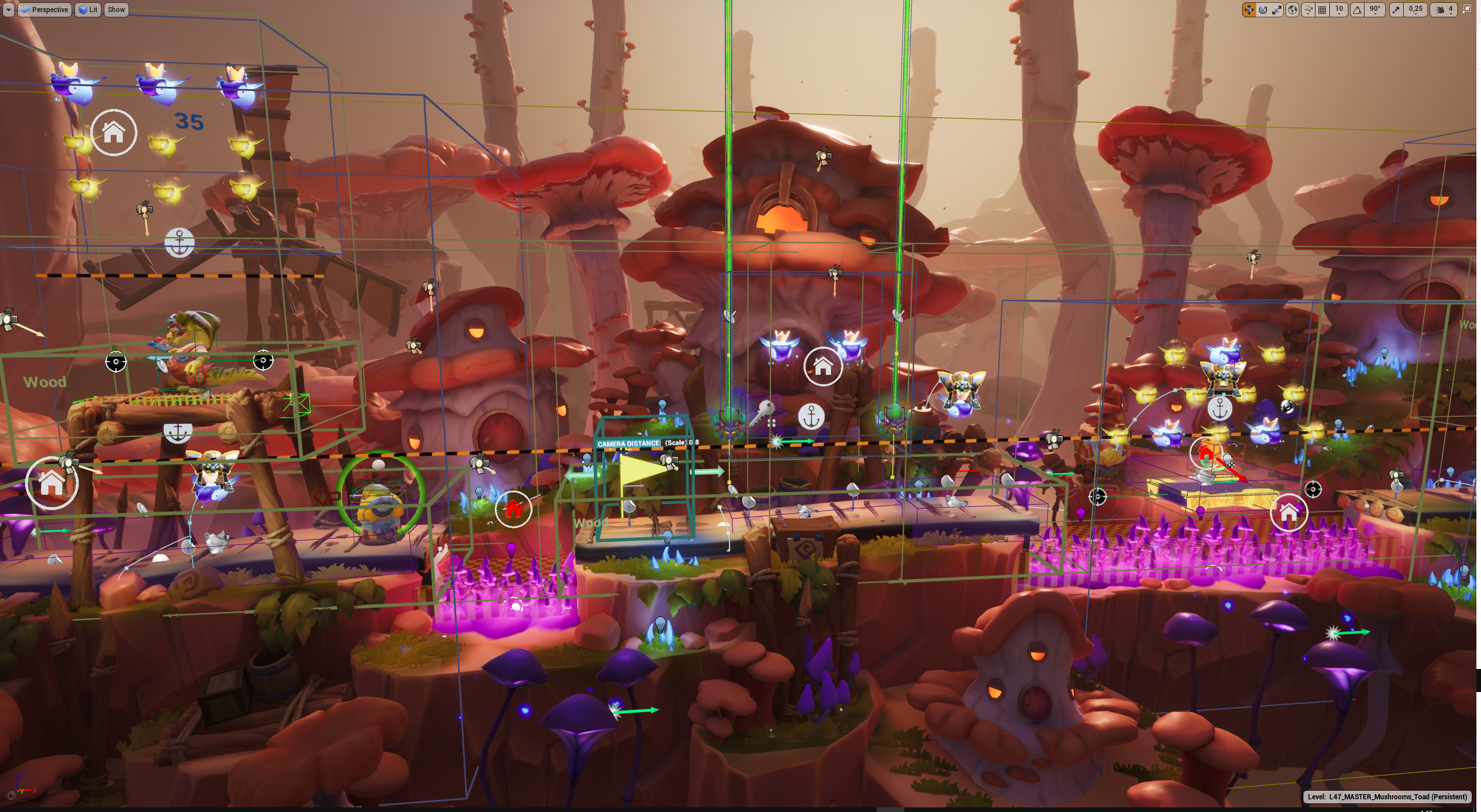The image size is (1481, 812).
Task: Switch to the scale gizmo tool
Action: (x=1277, y=10)
